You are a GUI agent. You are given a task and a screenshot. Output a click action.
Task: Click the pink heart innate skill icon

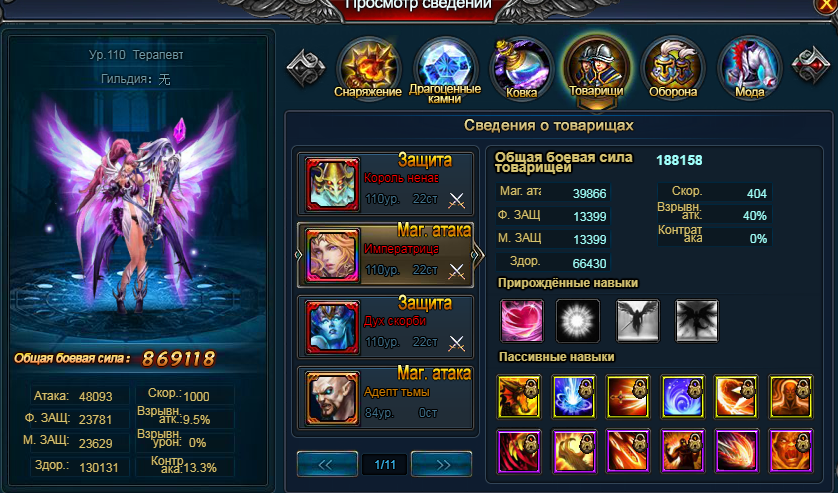(520, 320)
